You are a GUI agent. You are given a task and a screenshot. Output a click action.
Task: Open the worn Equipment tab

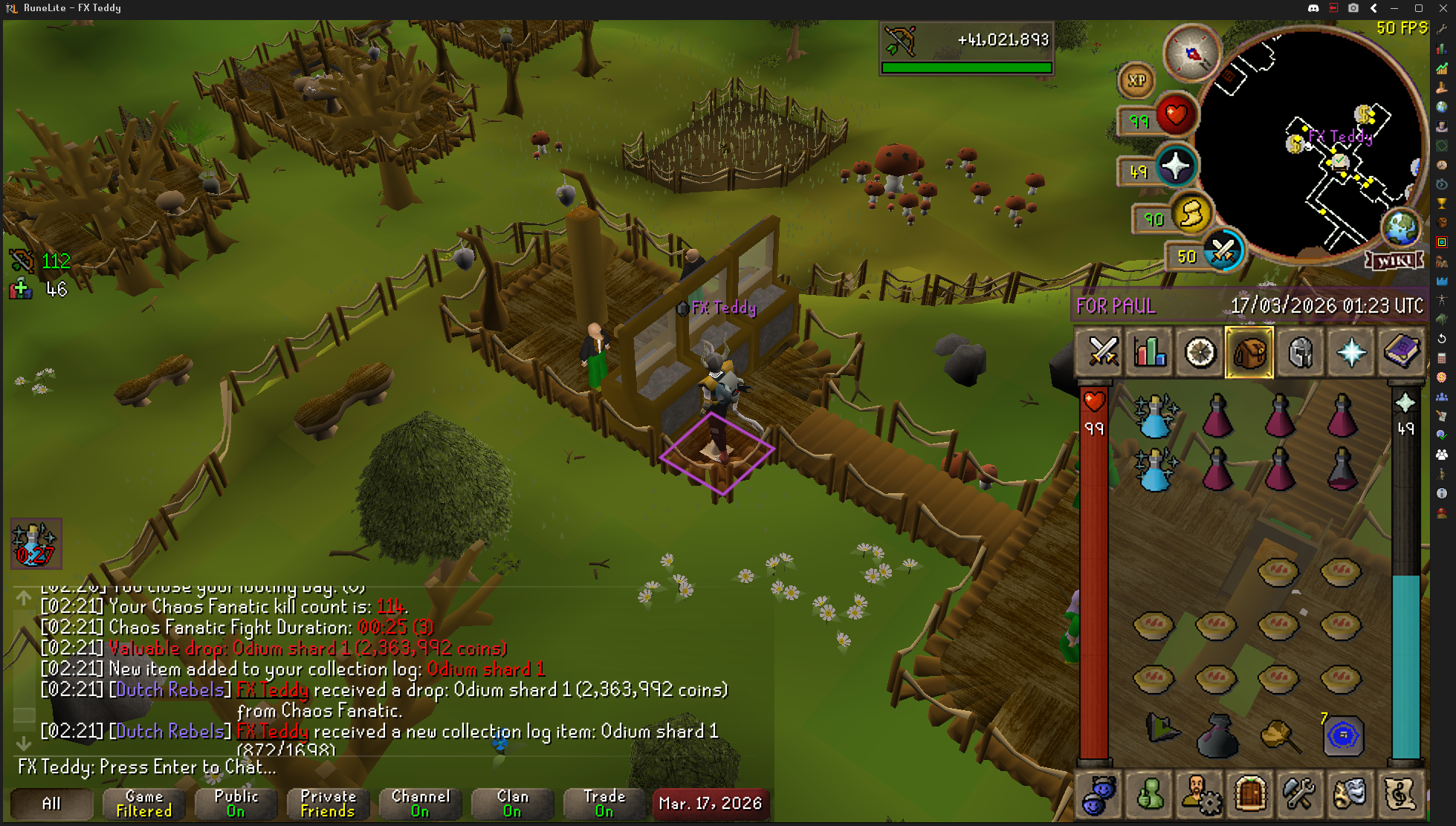pos(1301,352)
